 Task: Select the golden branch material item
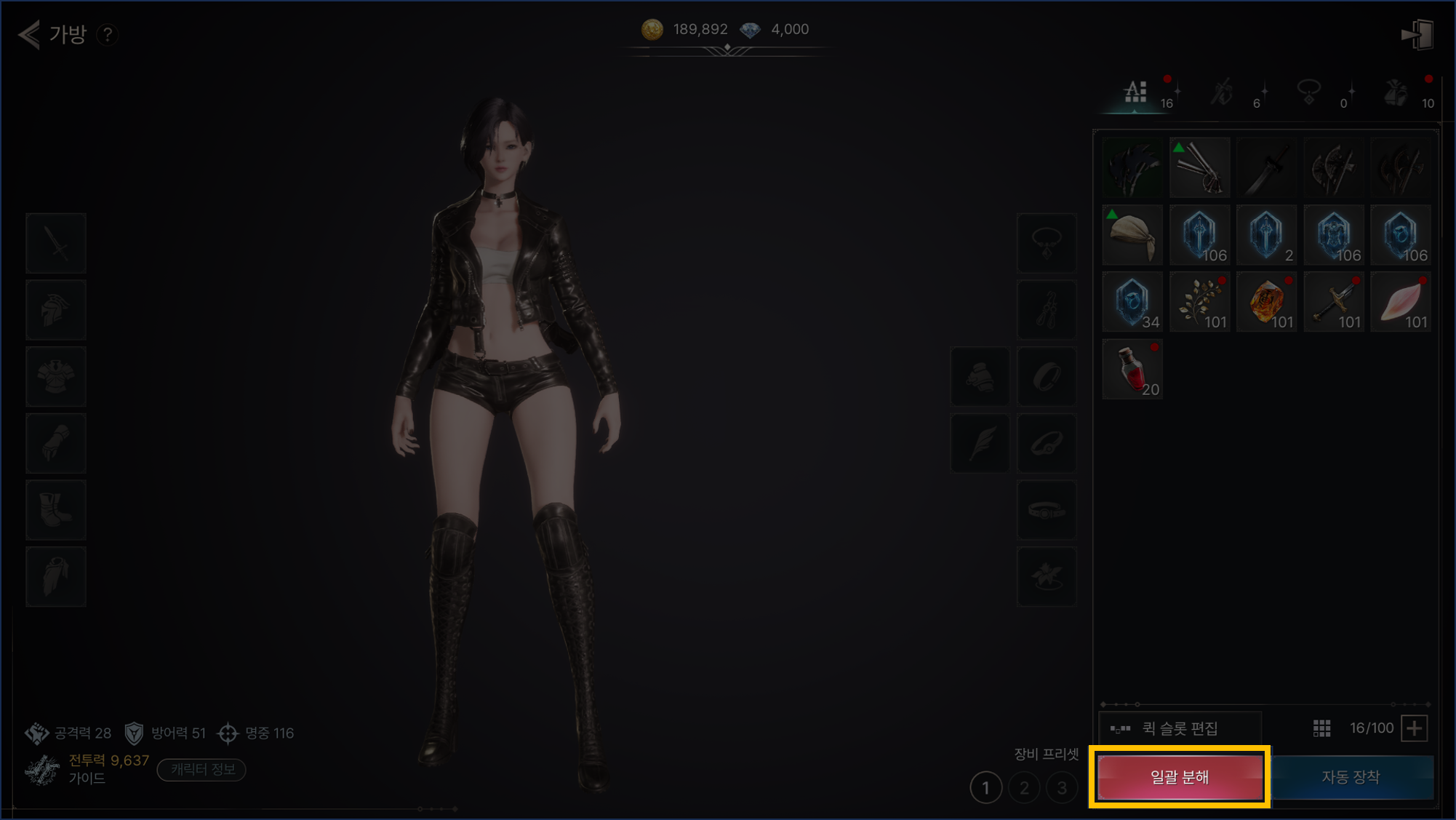1199,302
